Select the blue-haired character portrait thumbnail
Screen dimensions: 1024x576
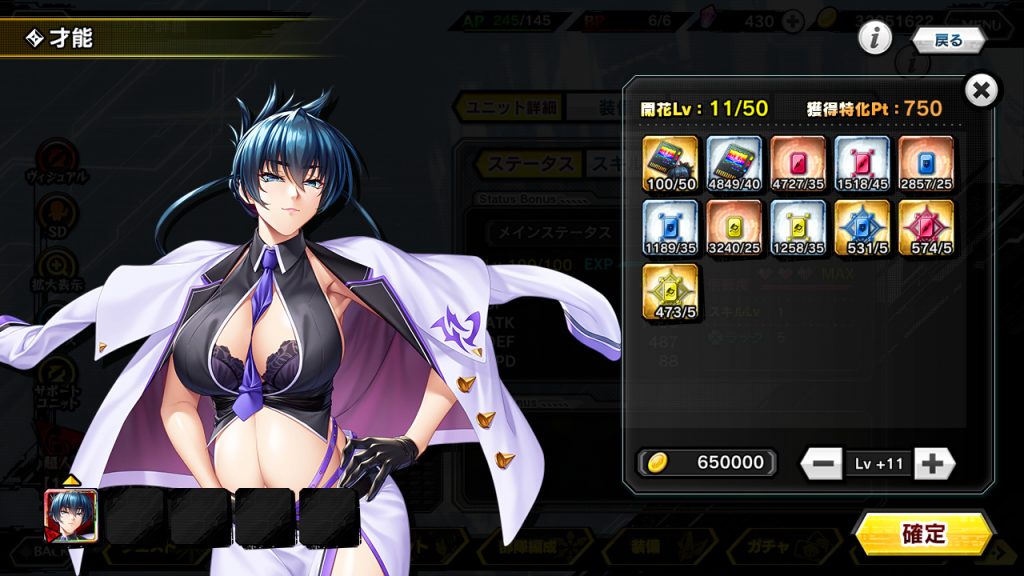[71, 516]
